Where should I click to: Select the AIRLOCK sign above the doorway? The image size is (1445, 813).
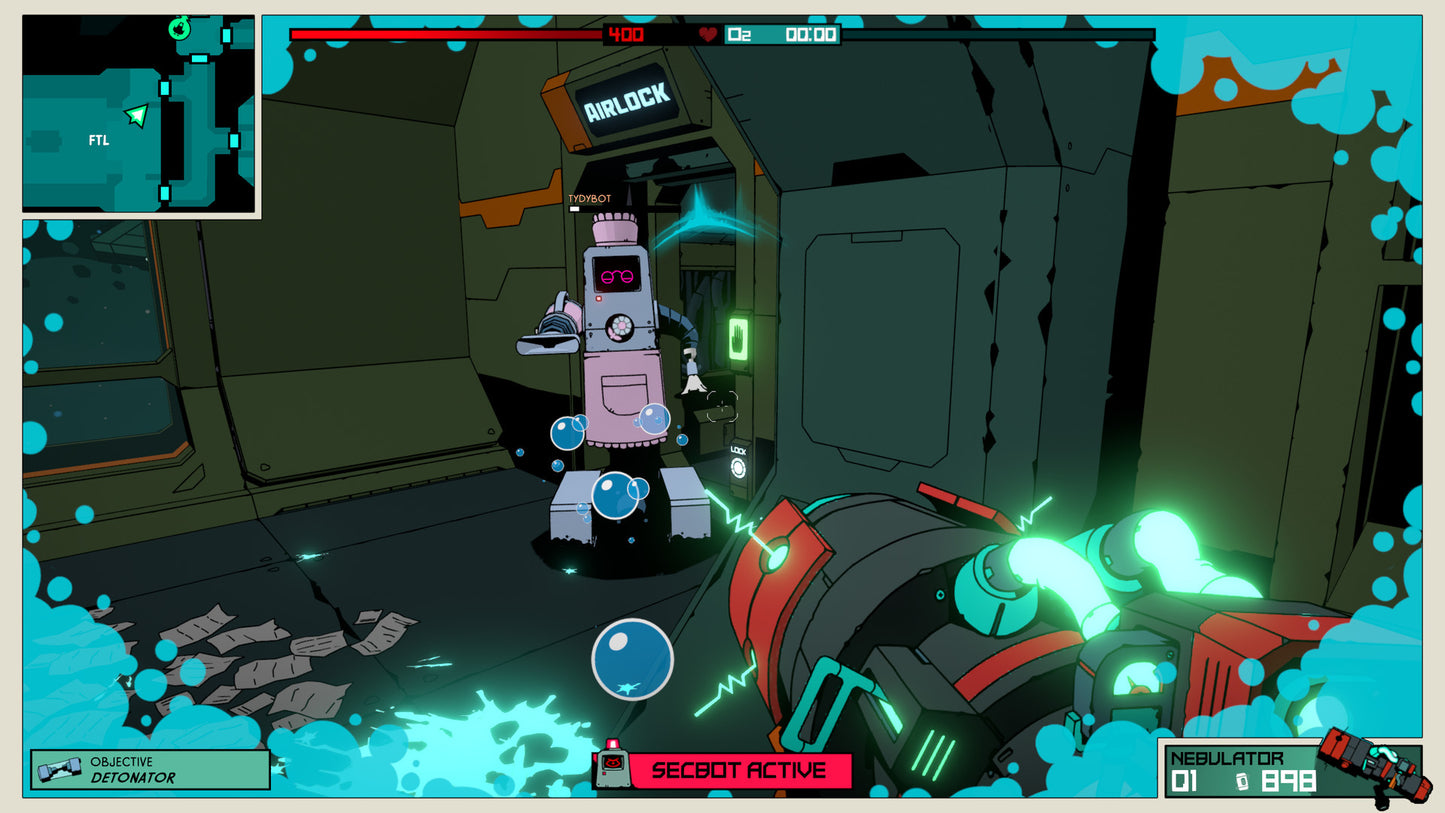coord(625,95)
